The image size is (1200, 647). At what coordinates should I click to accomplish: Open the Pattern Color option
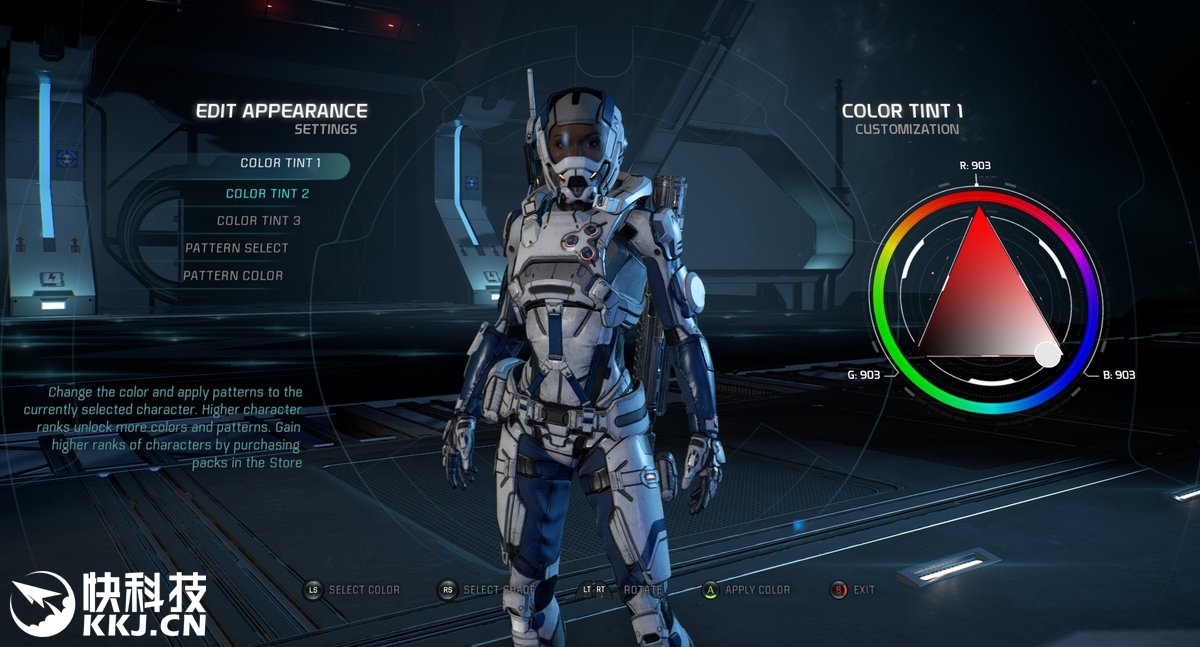(232, 276)
